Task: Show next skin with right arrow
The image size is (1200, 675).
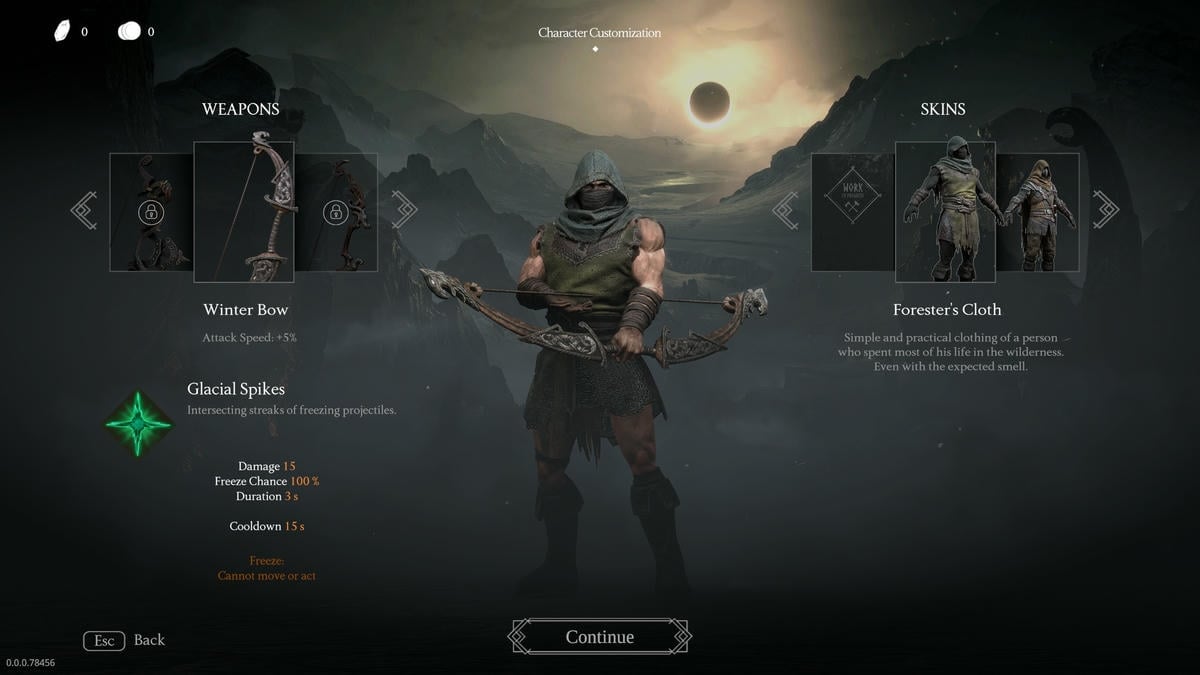Action: point(1105,211)
